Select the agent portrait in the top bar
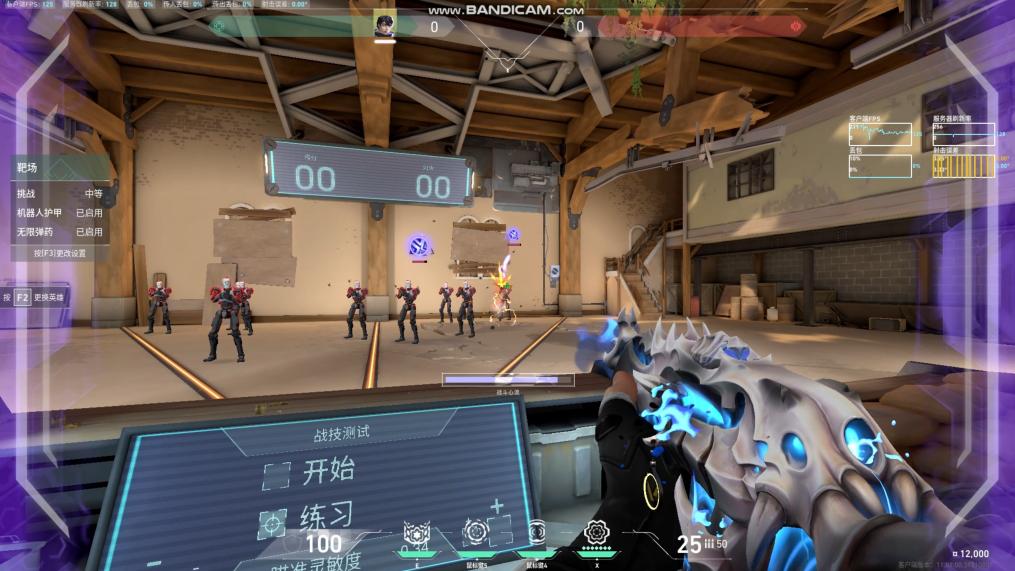The width and height of the screenshot is (1015, 571). pos(385,26)
